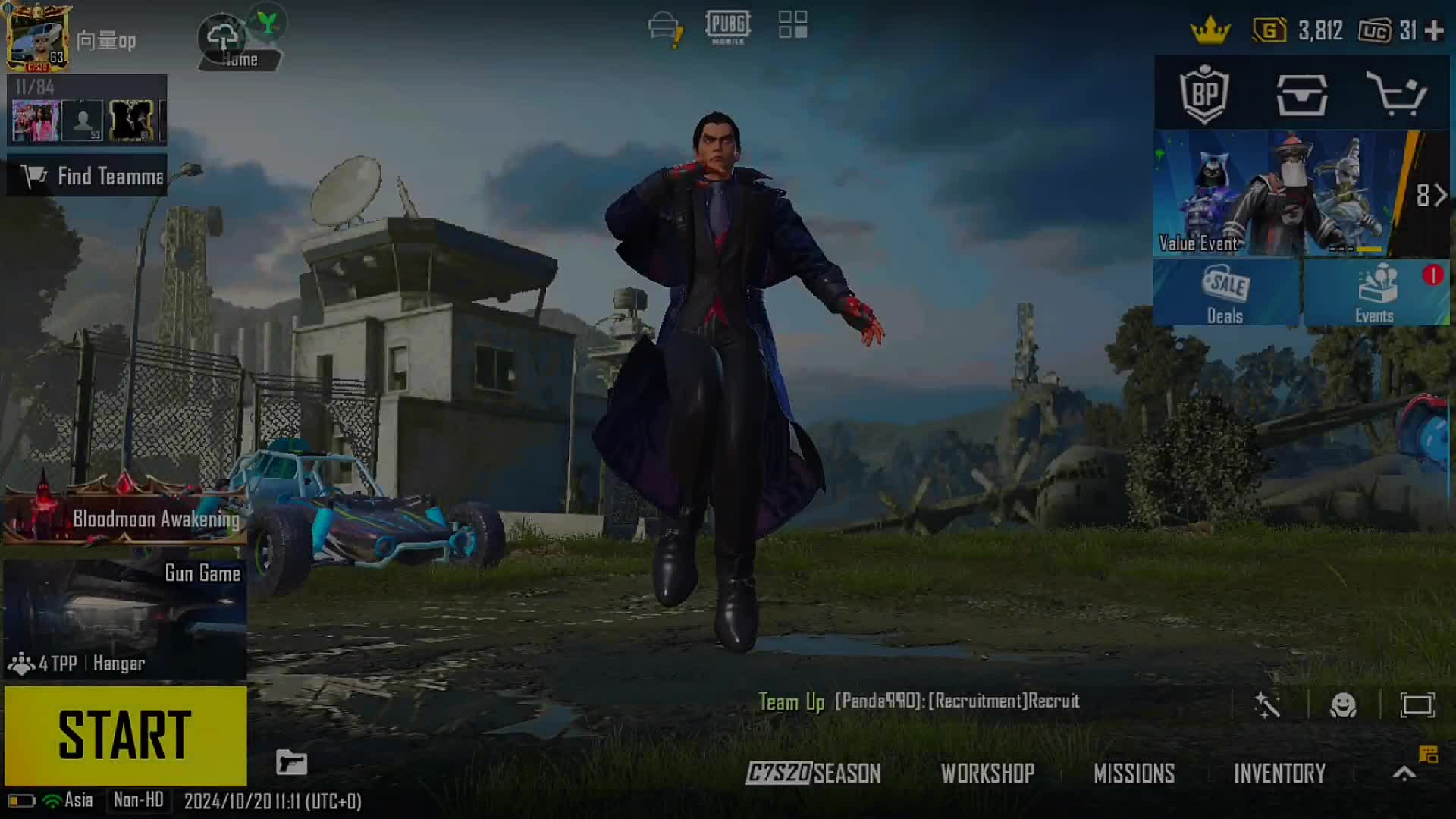The height and width of the screenshot is (819, 1456).
Task: Open the Team Up recruitment chat message
Action: coord(919,701)
